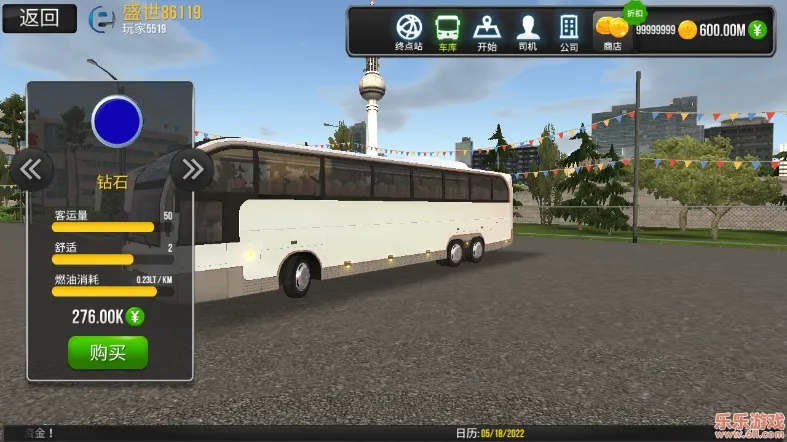Open the 公司 company menu
Viewport: 787px width, 442px height.
click(x=569, y=30)
